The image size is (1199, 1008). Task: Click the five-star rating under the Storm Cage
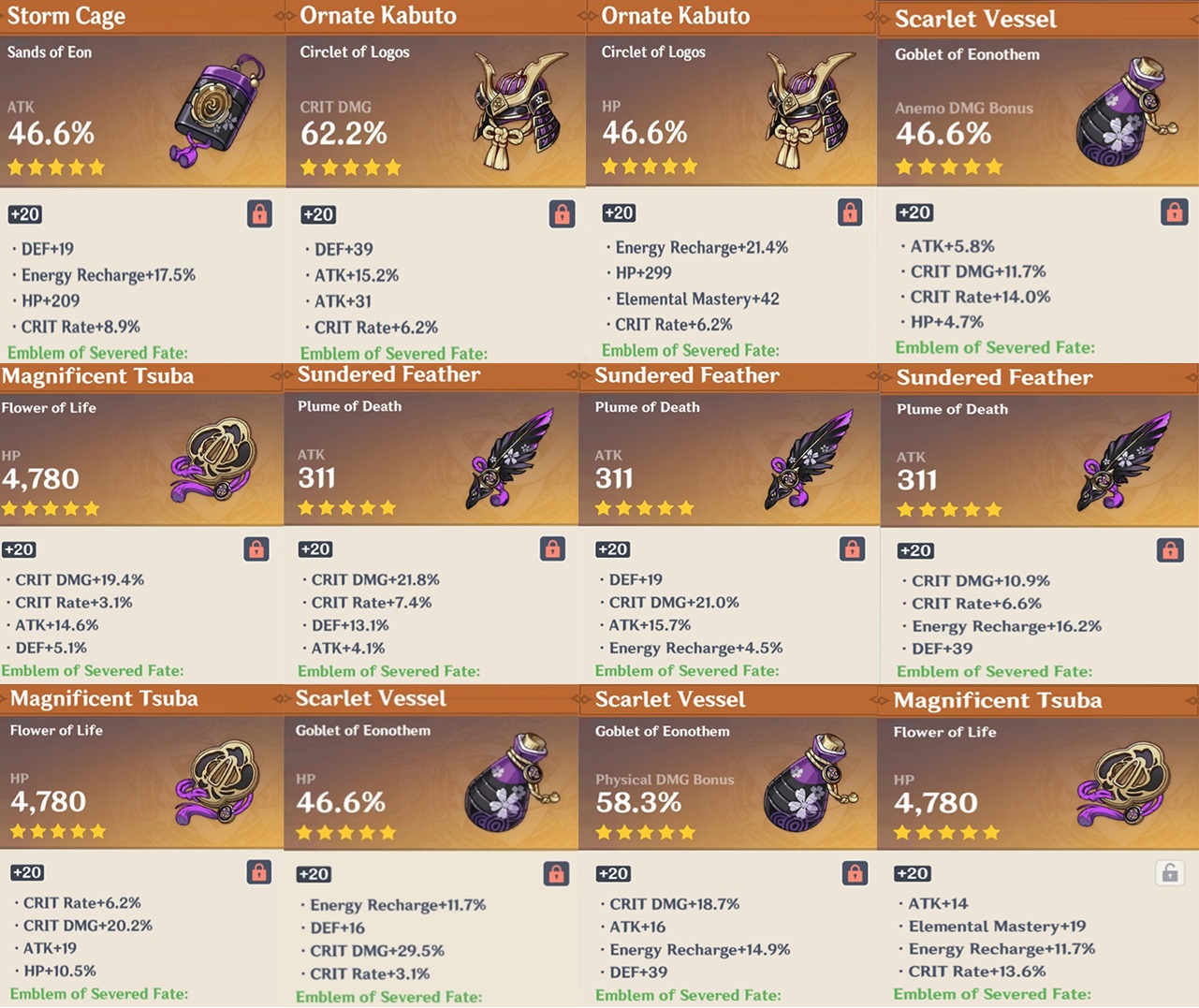click(x=53, y=167)
